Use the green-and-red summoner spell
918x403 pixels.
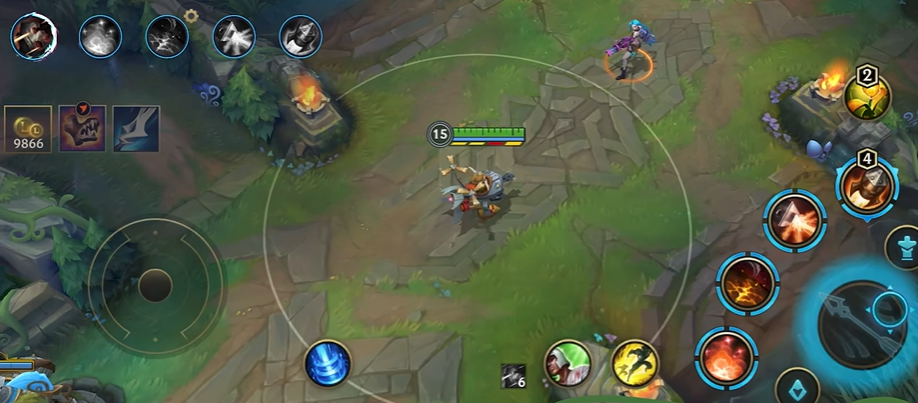coord(568,364)
